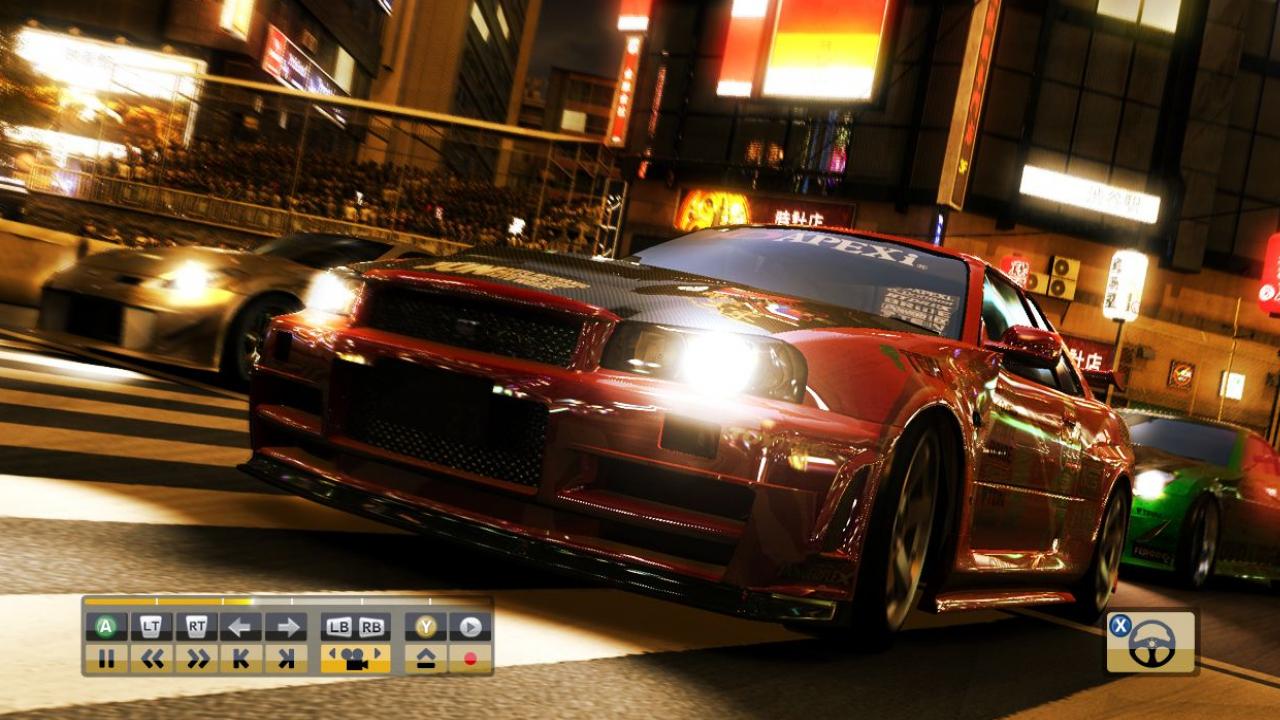Select the rewind control
Viewport: 1280px width, 720px height.
tap(154, 656)
